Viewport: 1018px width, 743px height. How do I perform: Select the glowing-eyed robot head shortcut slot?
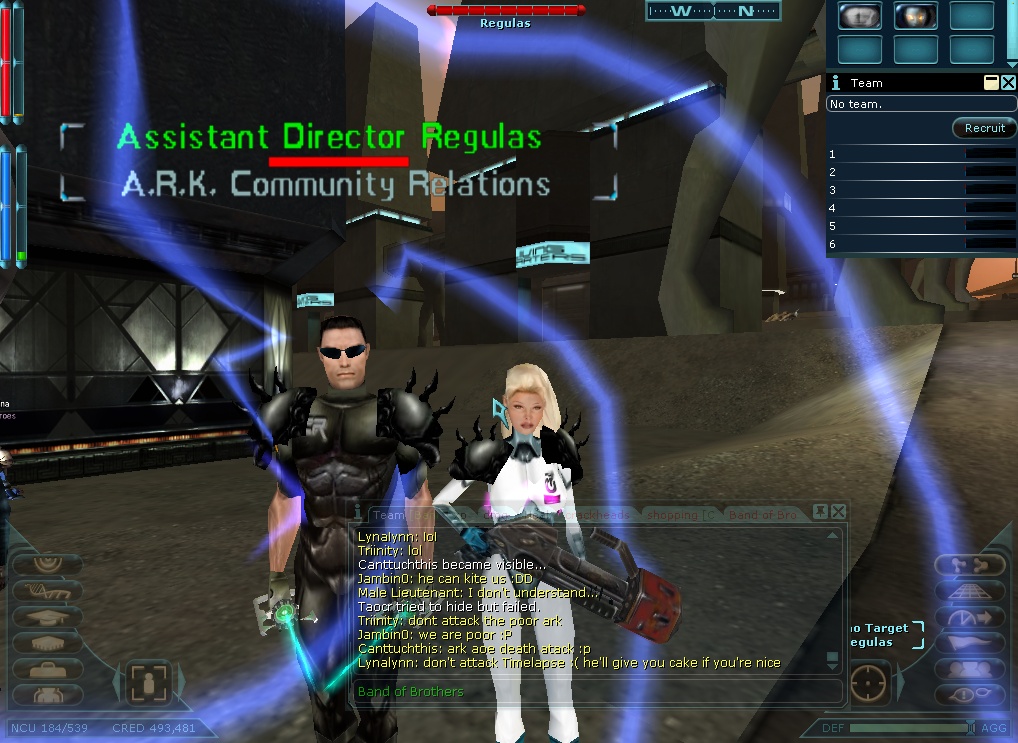915,15
